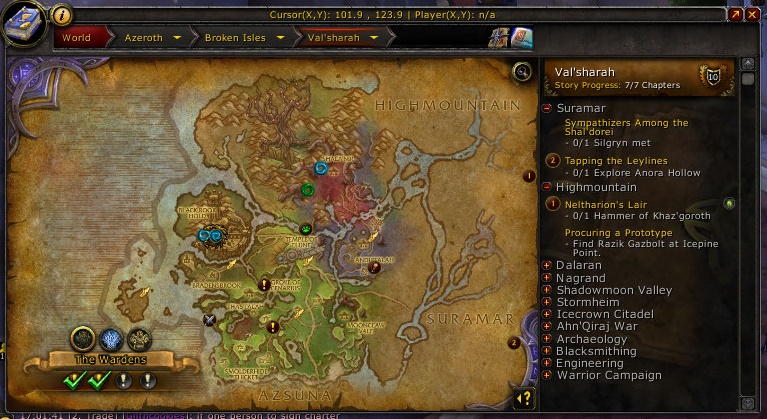
Task: Click the round info button beside journal
Action: [61, 15]
